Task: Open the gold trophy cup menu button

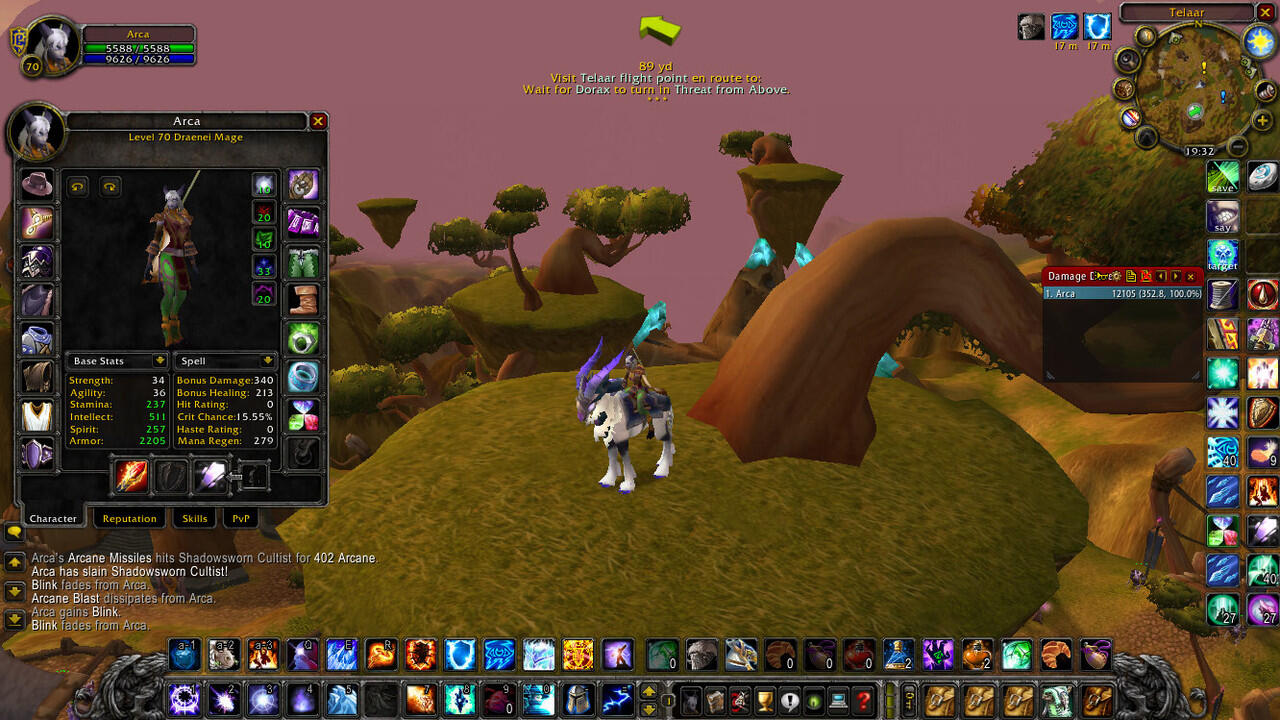Action: pos(765,700)
